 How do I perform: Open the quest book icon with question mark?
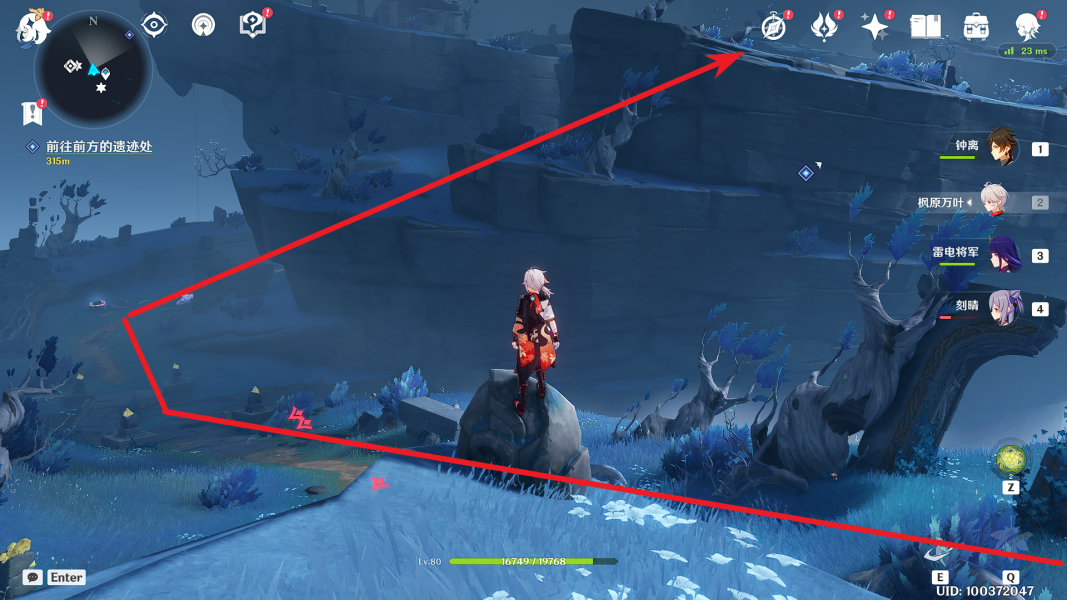[x=253, y=25]
